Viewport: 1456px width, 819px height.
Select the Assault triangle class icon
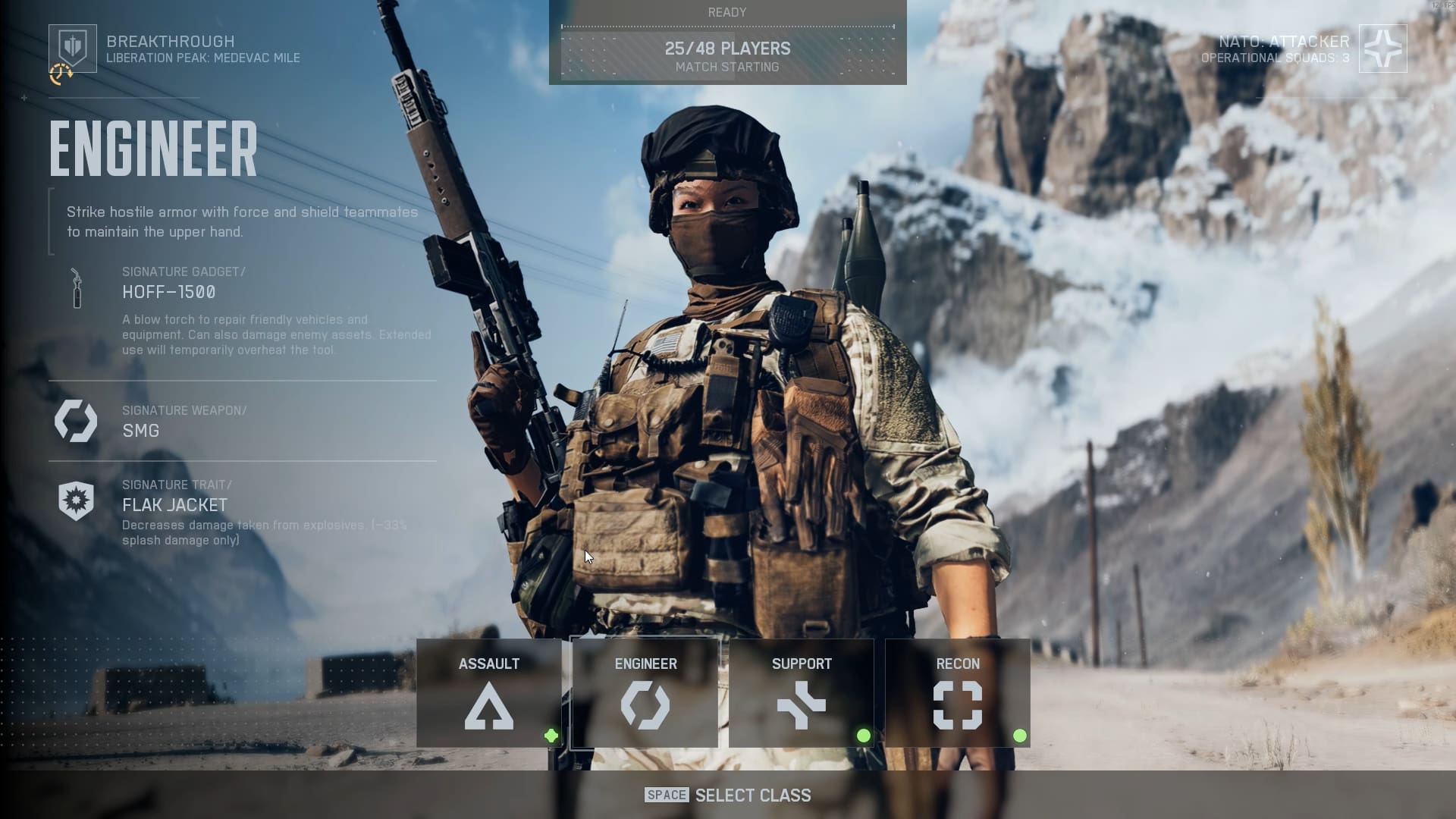pos(490,706)
